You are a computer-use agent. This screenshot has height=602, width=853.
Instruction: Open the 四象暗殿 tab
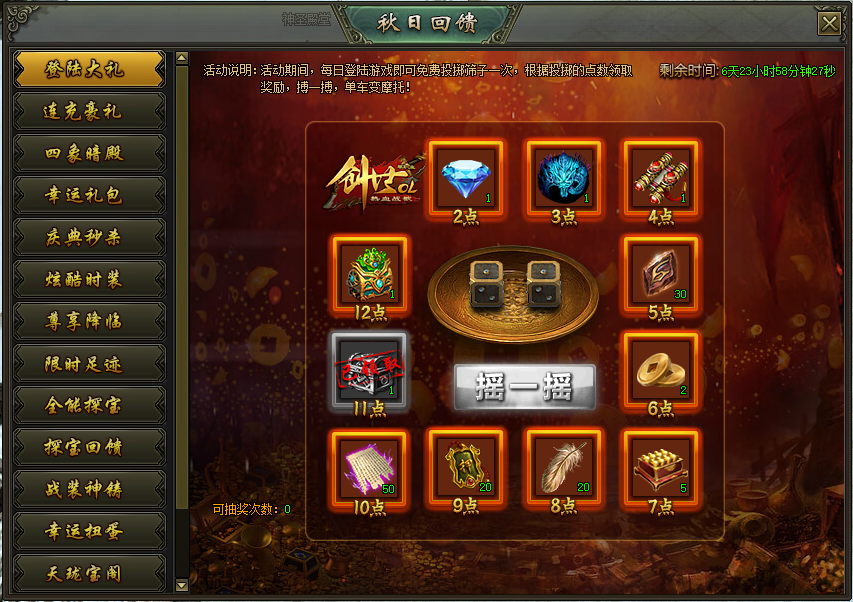click(89, 153)
